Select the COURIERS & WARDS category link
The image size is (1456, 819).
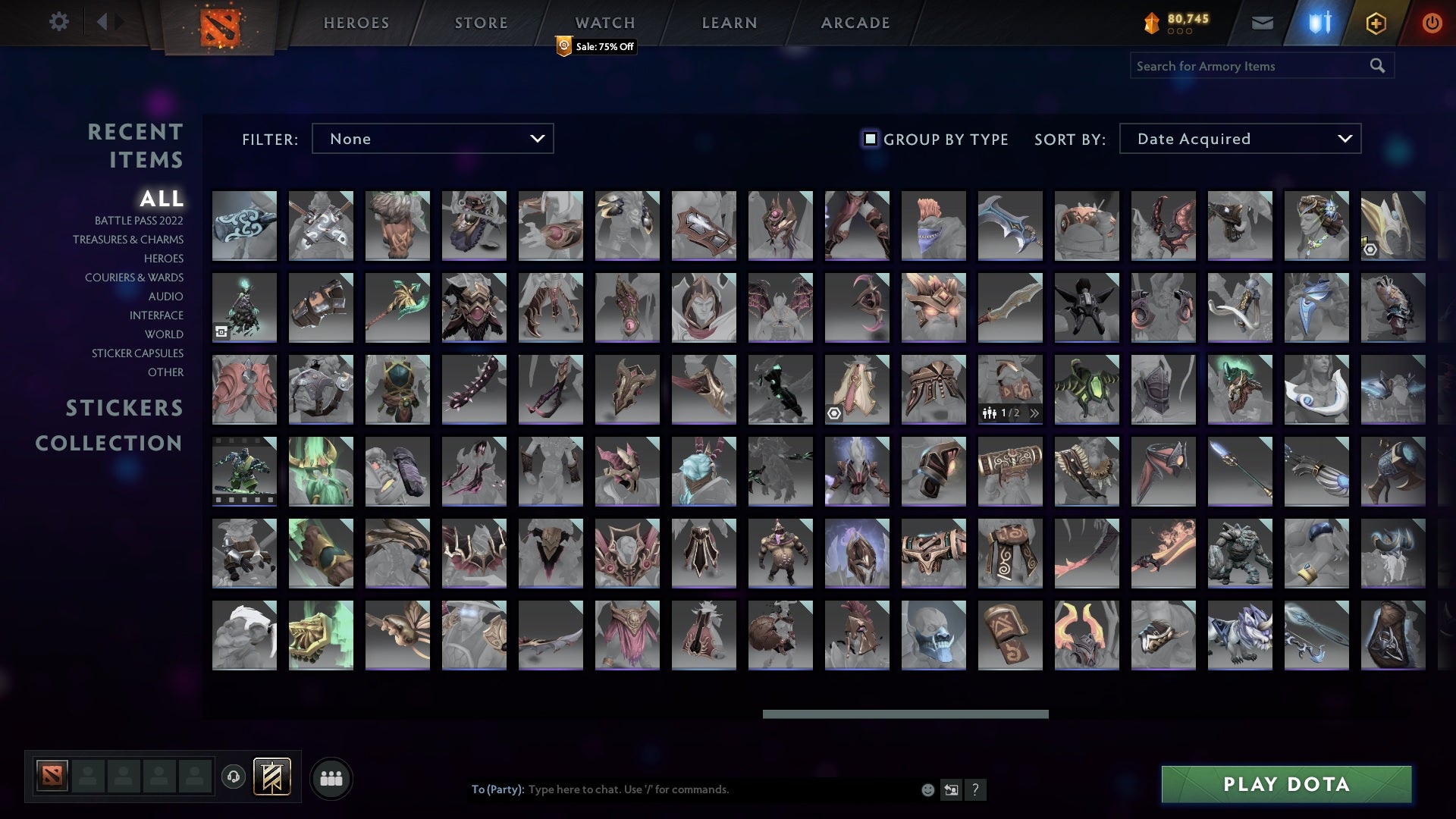(134, 278)
